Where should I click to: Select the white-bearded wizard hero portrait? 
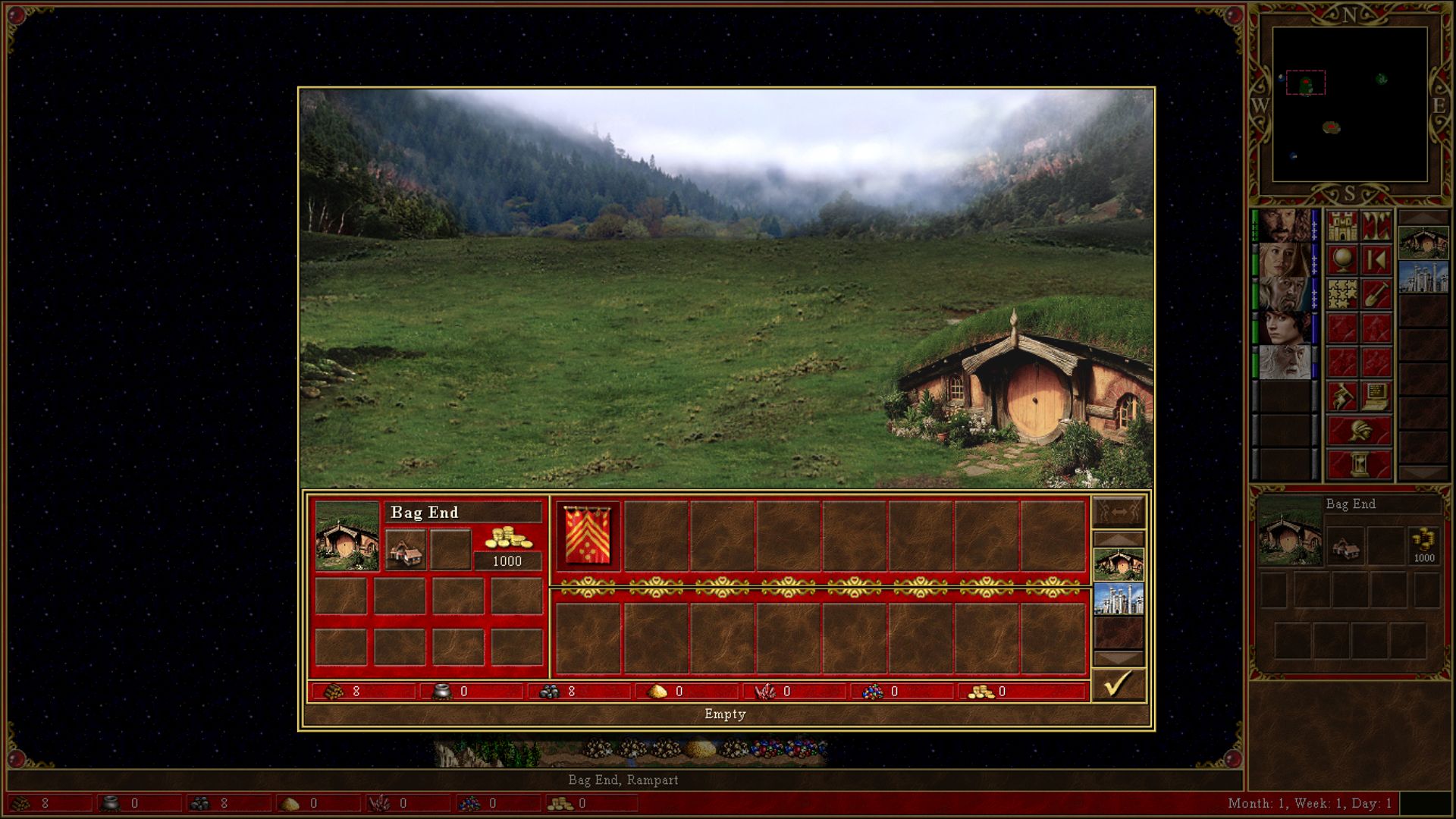(x=1284, y=362)
